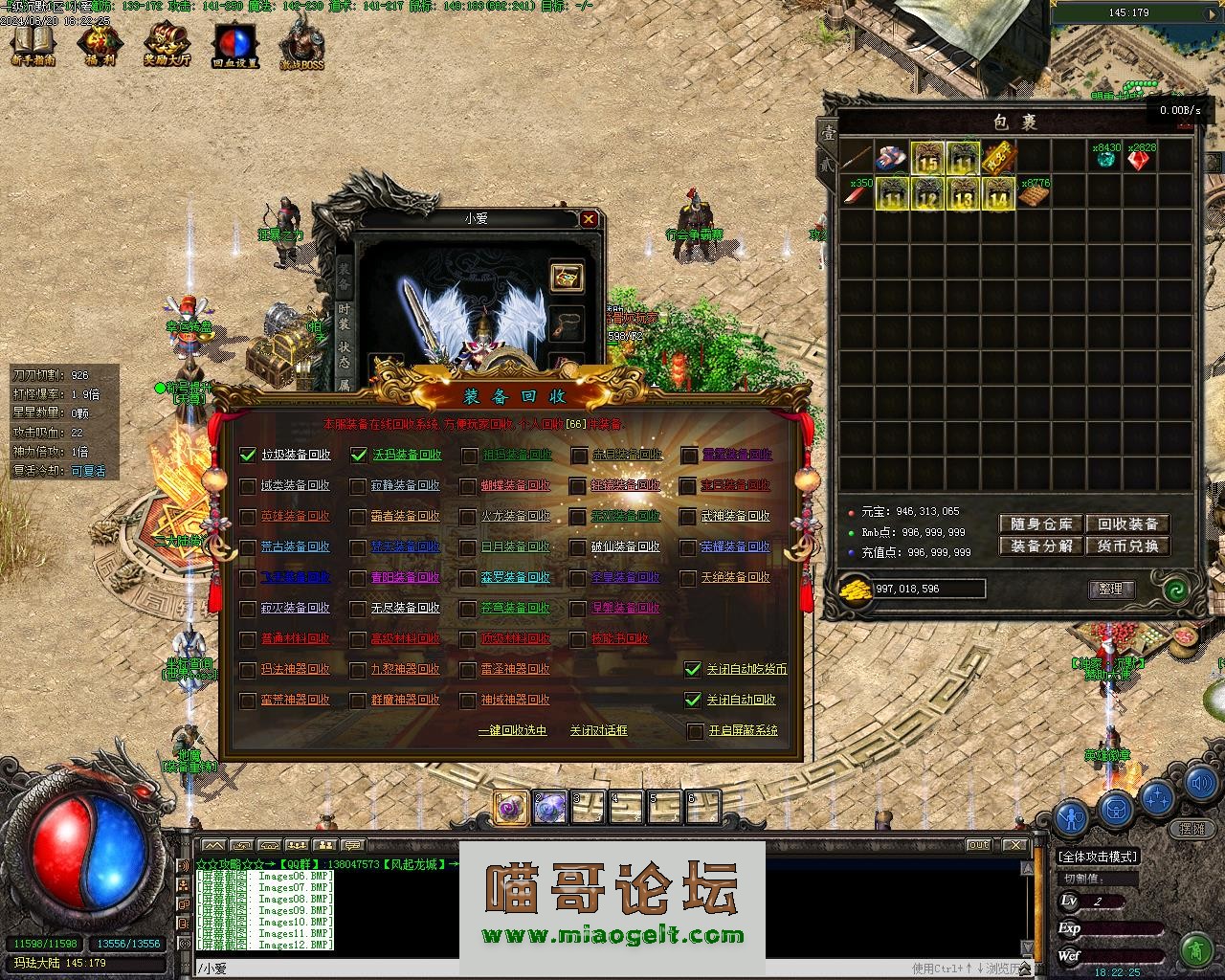Open 随身仓库 portable warehouse
Screen dimensions: 1225x980
point(1040,523)
